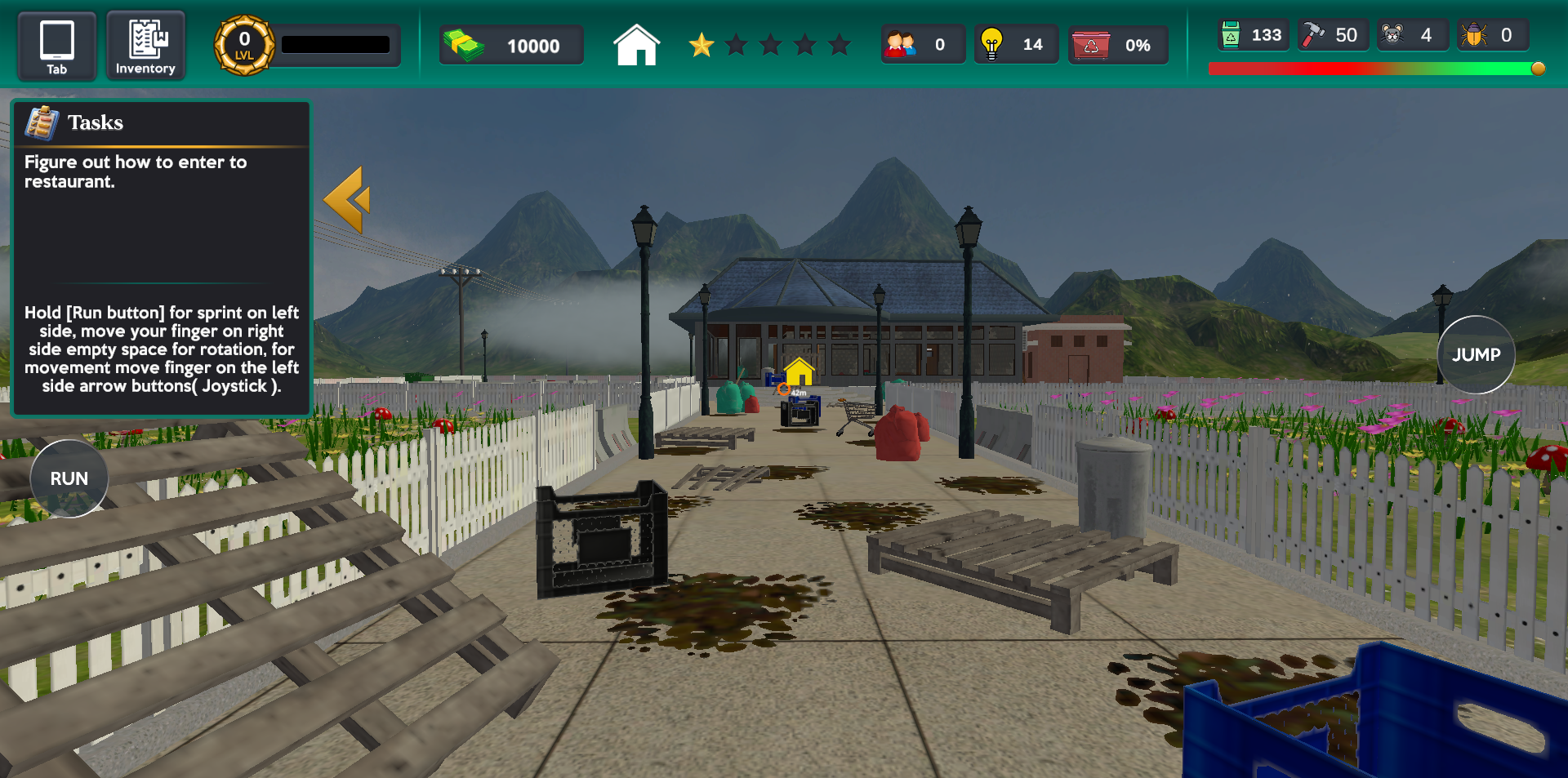Collapse the Tasks panel with yellow arrow

pos(351,199)
